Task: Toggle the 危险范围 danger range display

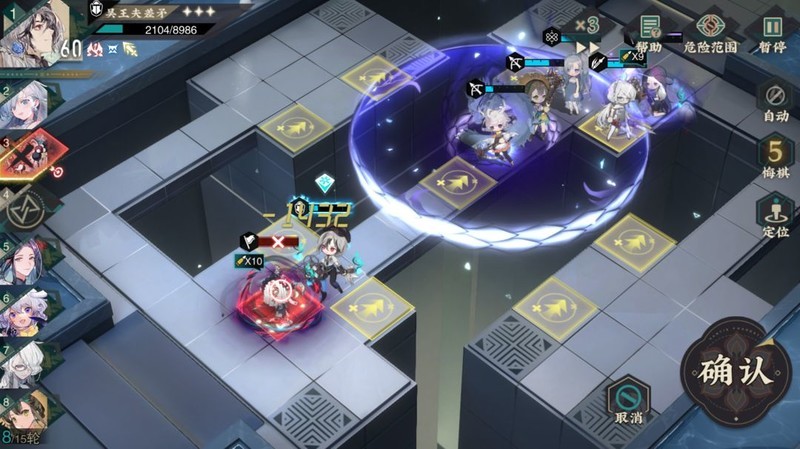Action: [x=710, y=34]
